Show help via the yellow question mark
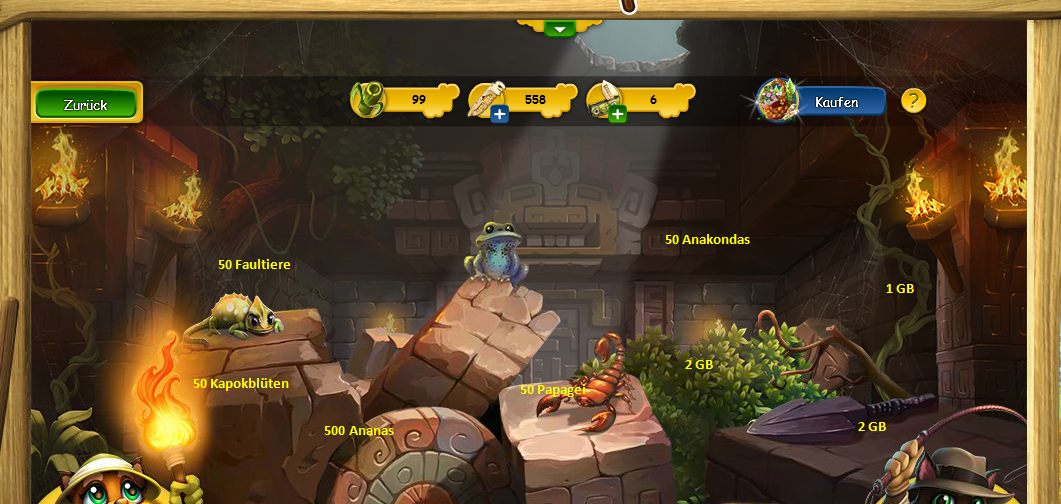1061x504 pixels. (913, 101)
